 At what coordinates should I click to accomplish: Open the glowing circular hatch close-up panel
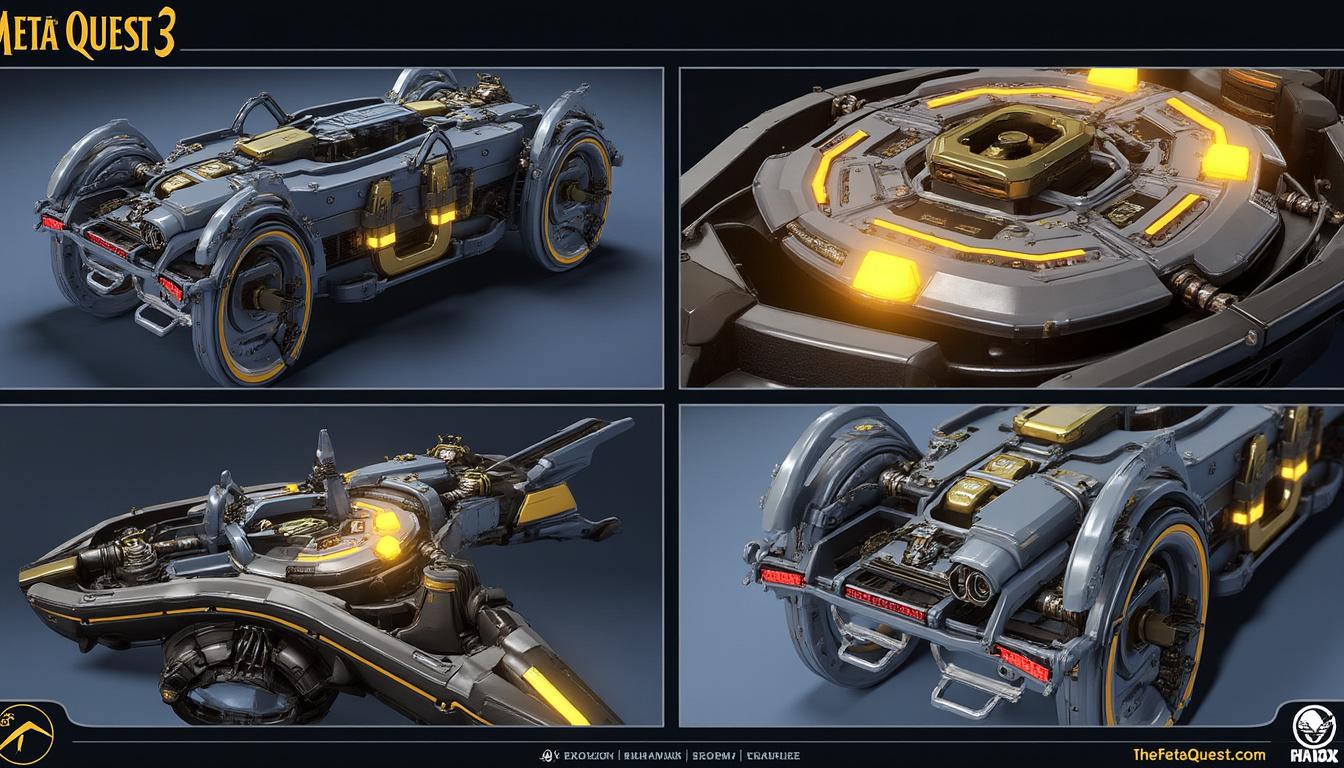coord(1011,227)
